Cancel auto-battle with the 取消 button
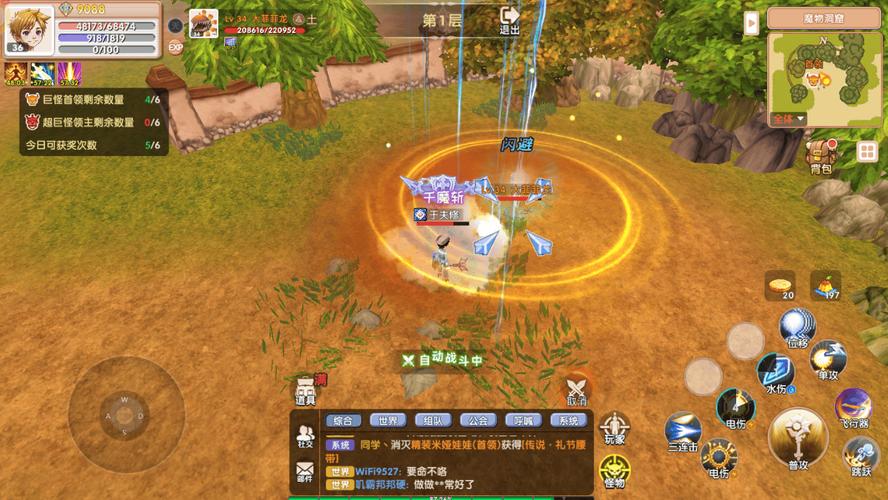Screen dimensions: 888x500 click(x=577, y=388)
